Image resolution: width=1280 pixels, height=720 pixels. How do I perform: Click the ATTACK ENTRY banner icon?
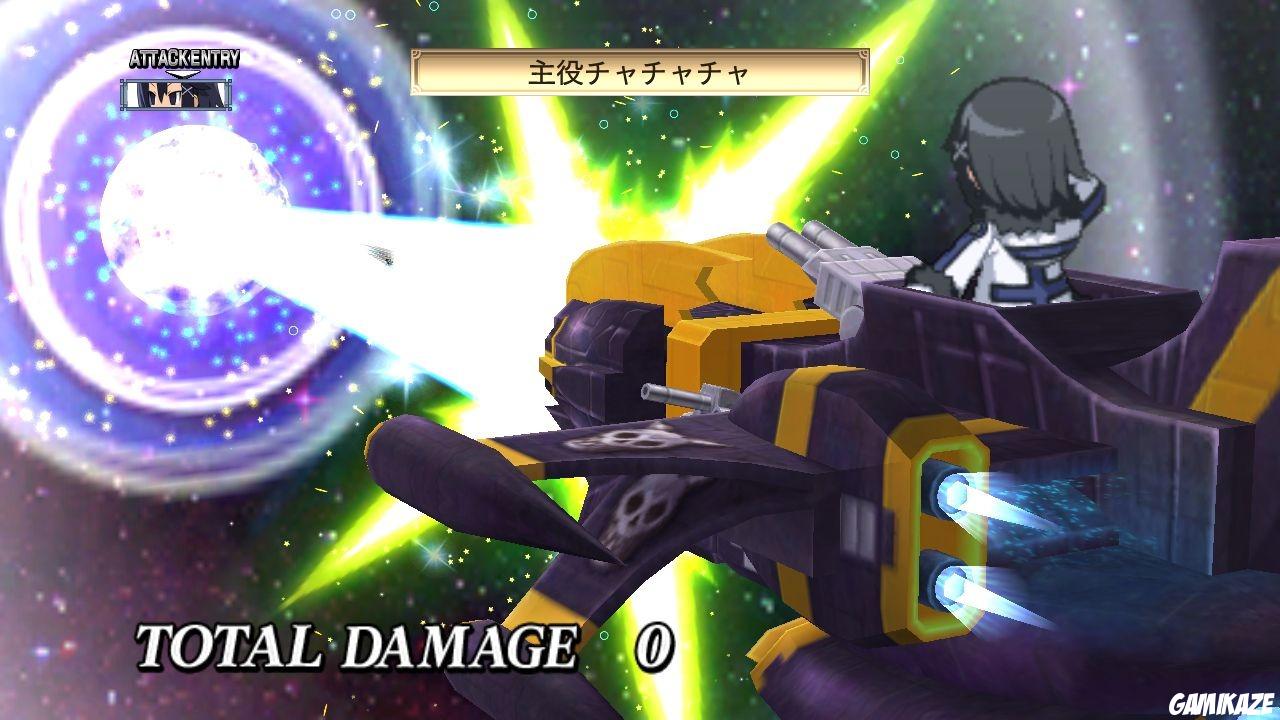click(183, 58)
